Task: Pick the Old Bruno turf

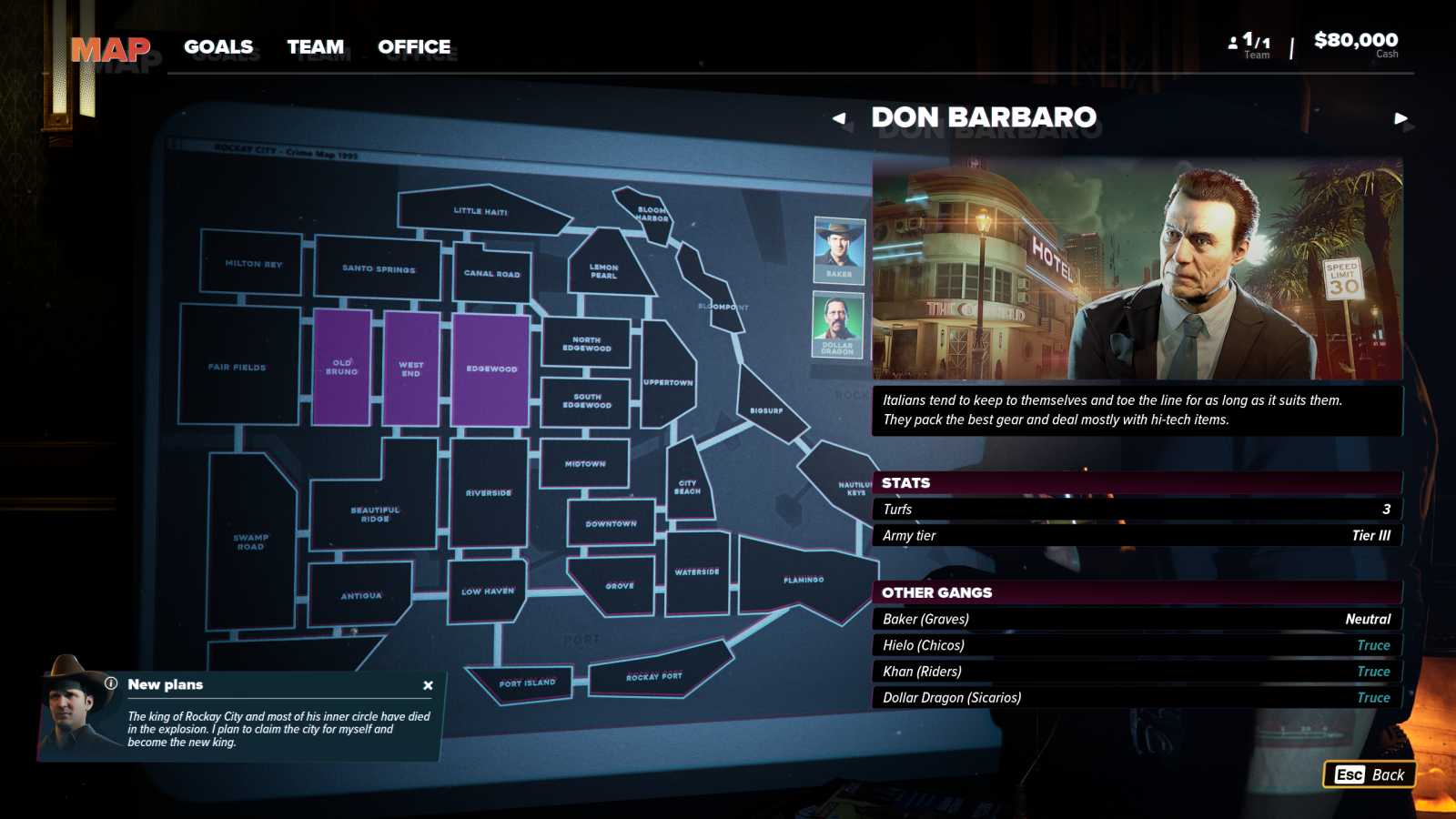Action: coord(341,367)
